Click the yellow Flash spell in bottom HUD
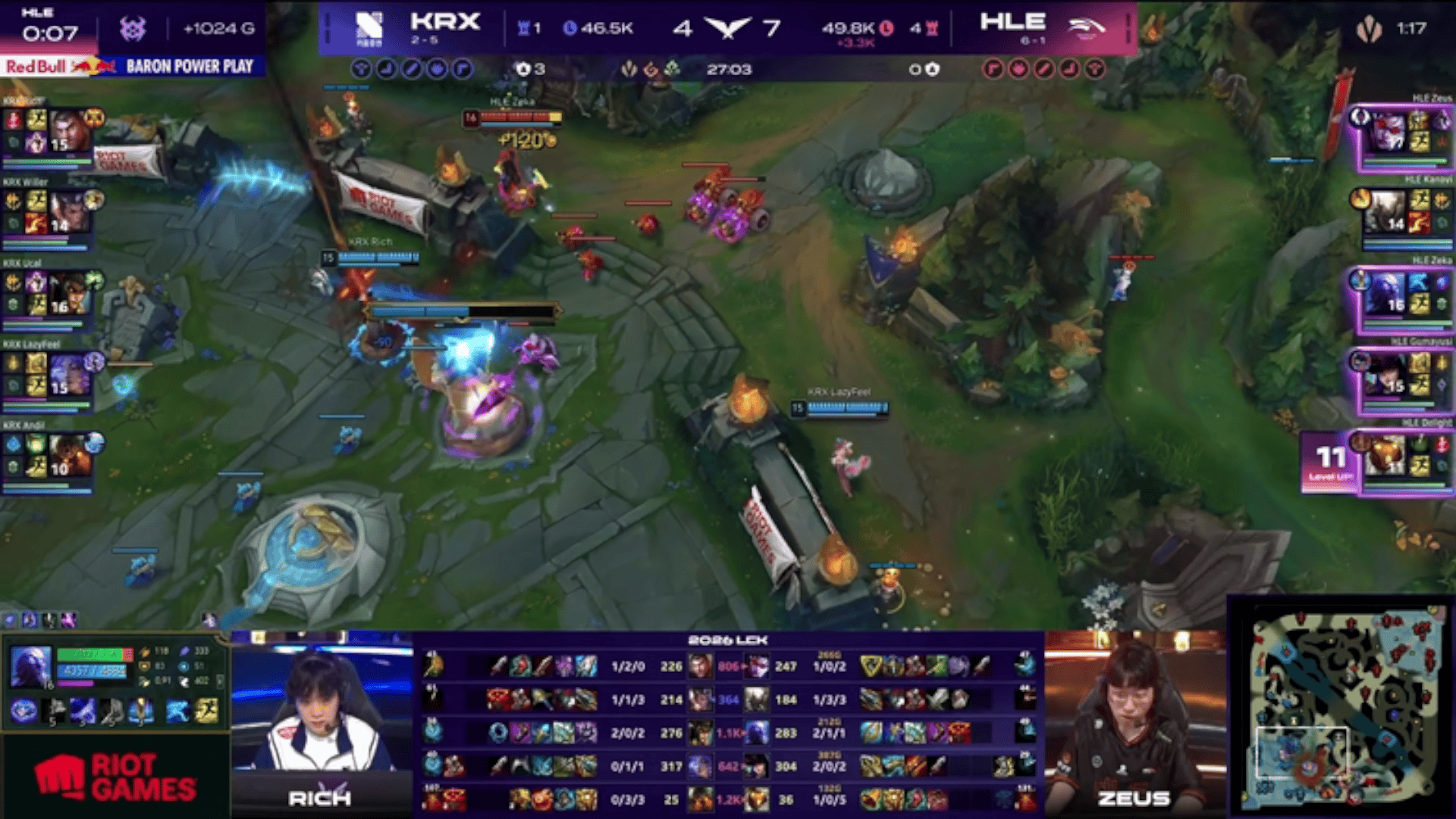The width and height of the screenshot is (1456, 819). (x=206, y=711)
